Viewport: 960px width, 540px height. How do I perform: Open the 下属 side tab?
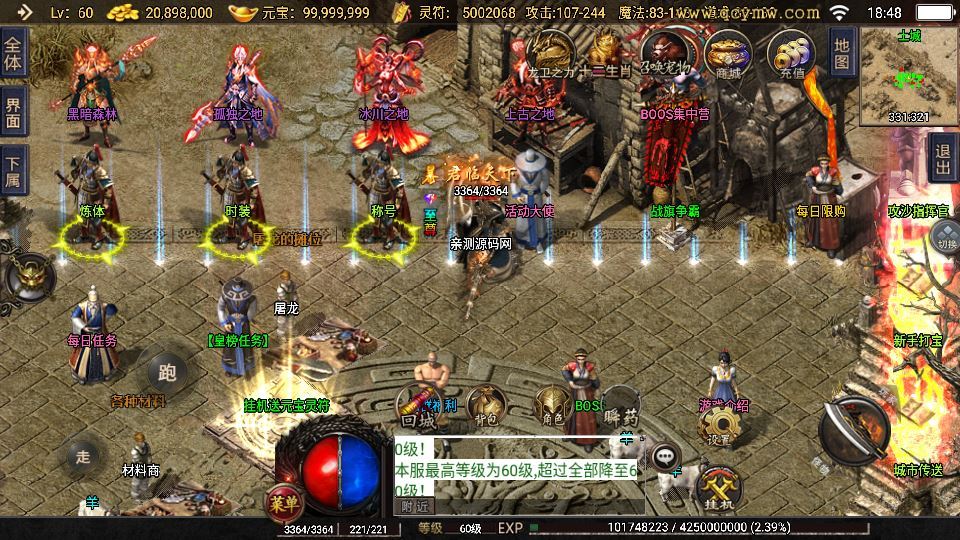pyautogui.click(x=13, y=171)
